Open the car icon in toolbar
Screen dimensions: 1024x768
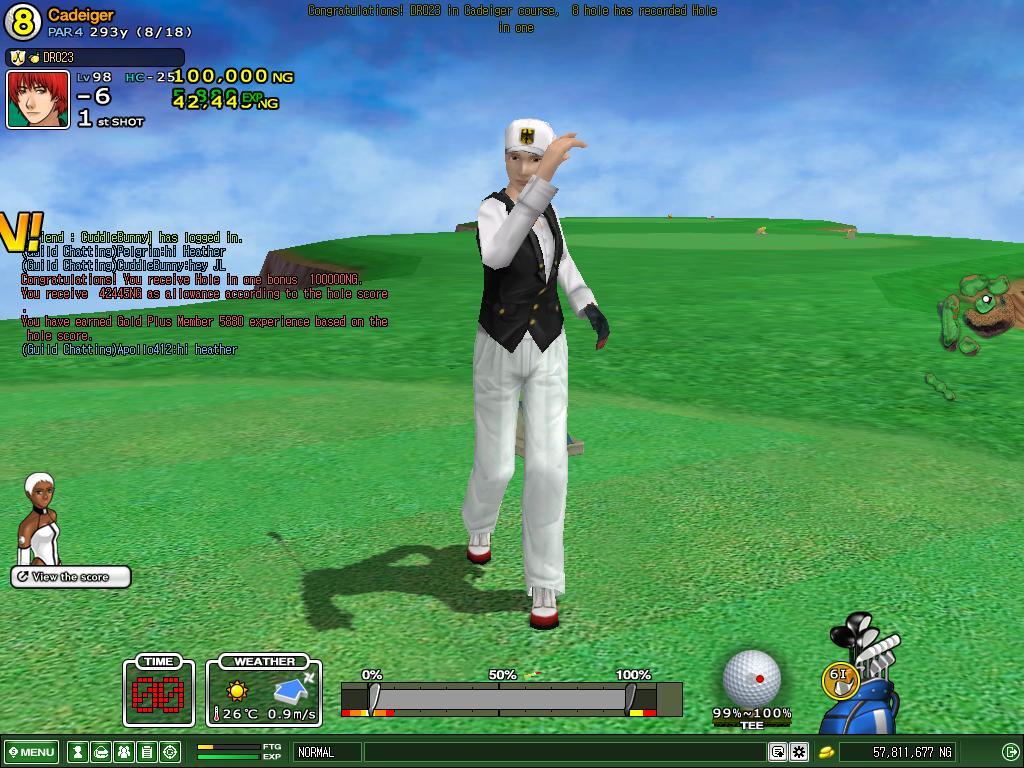[100, 752]
